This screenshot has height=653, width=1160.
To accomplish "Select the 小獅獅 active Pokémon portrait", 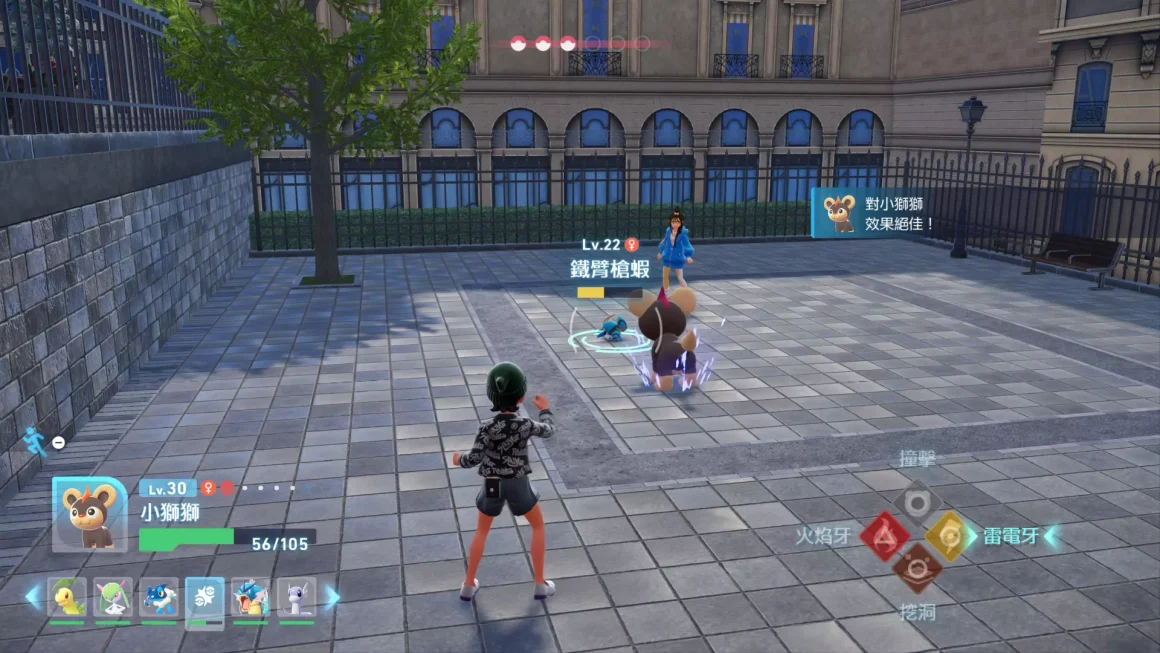I will coord(90,514).
